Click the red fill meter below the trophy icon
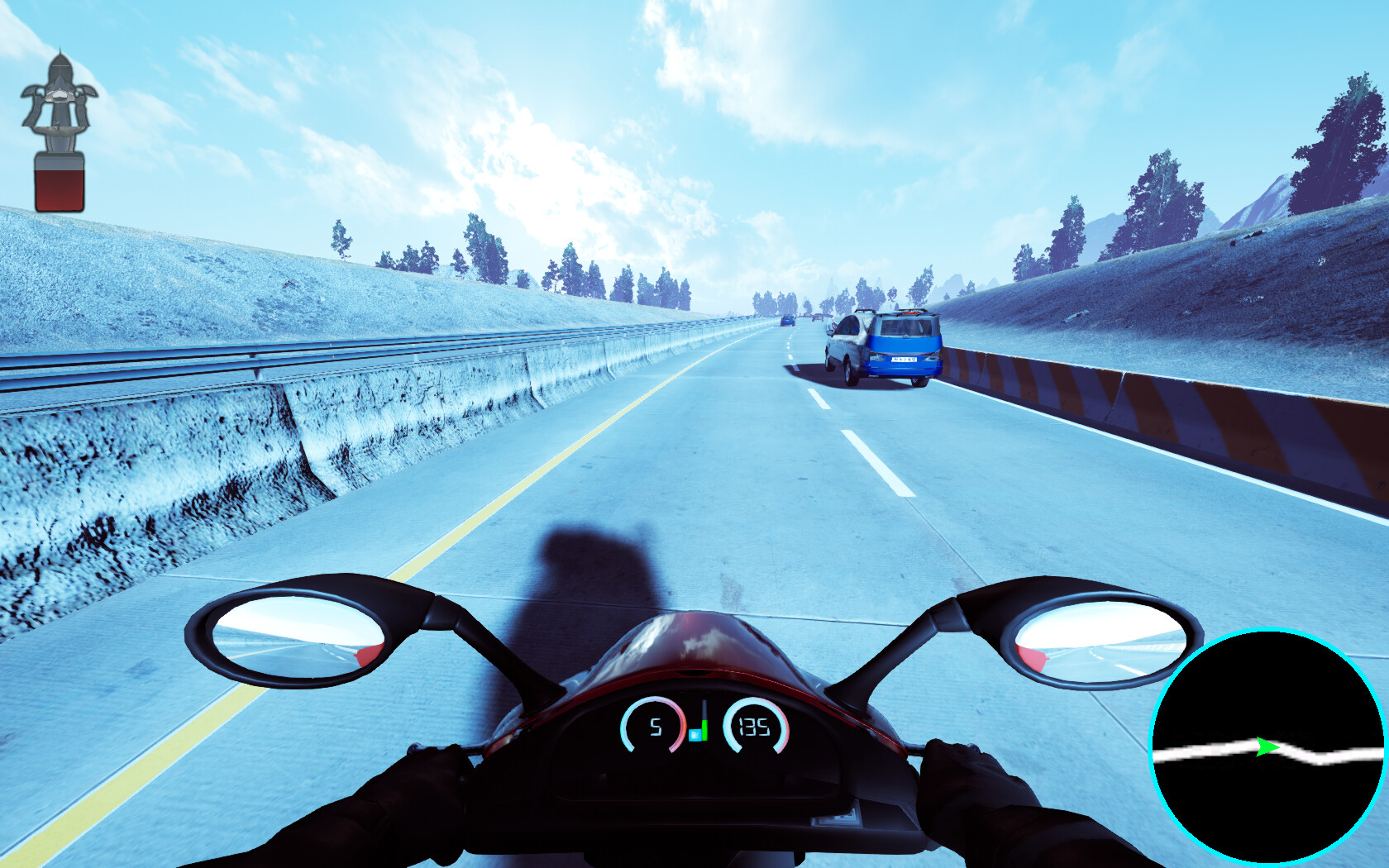Viewport: 1389px width, 868px height. pos(60,184)
